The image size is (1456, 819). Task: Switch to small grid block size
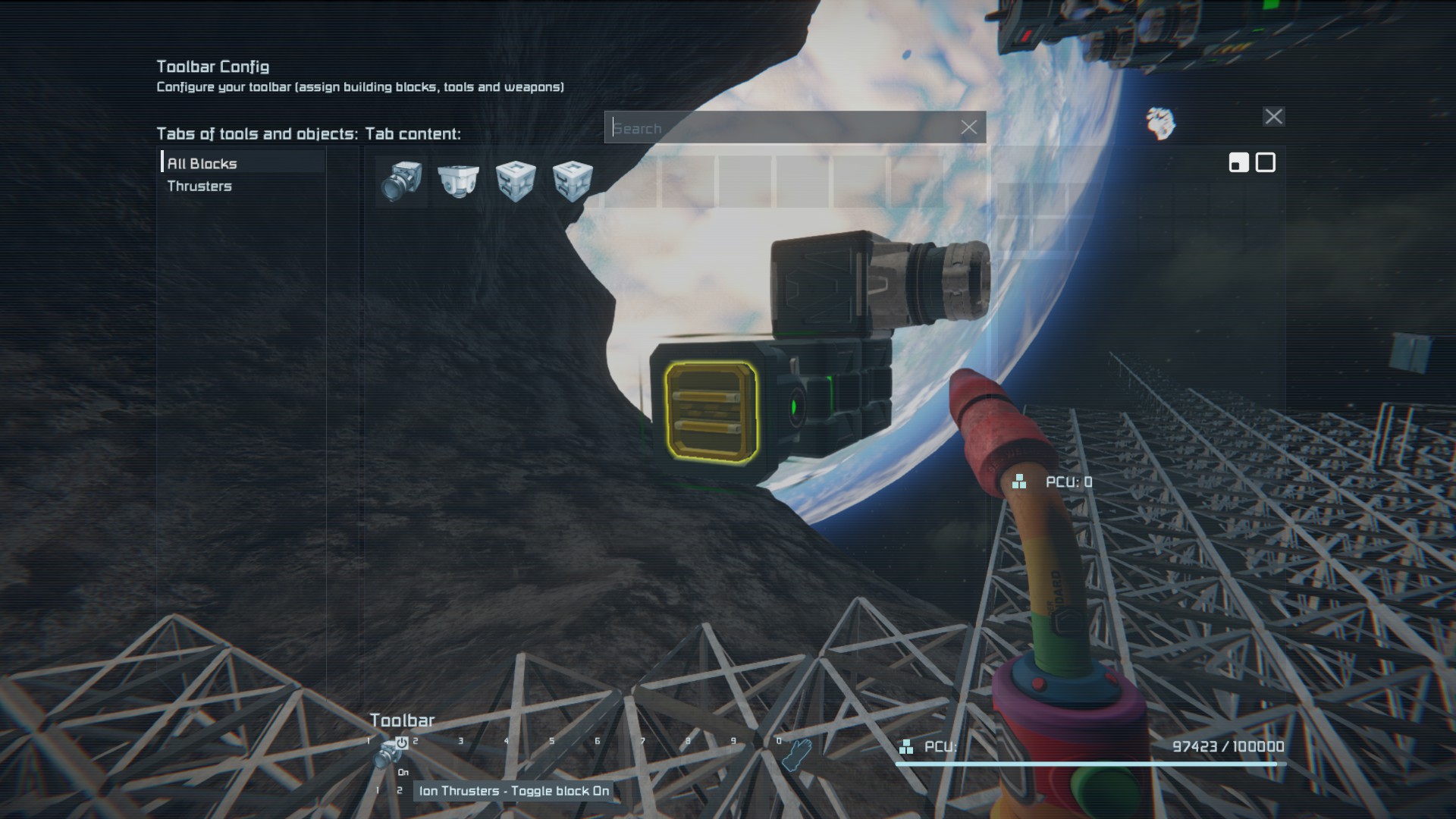click(1238, 162)
